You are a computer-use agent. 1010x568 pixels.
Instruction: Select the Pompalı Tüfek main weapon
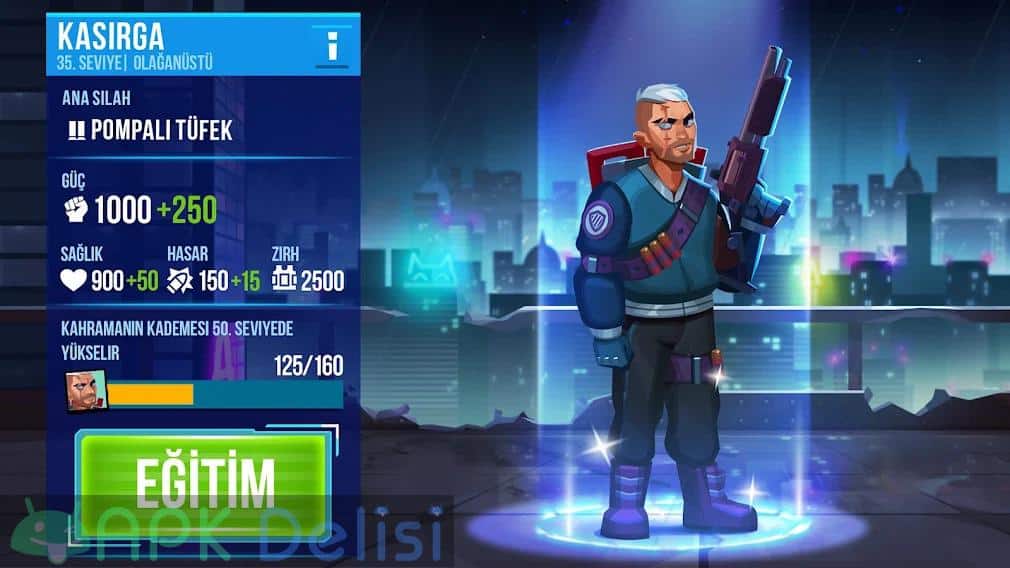coord(149,129)
